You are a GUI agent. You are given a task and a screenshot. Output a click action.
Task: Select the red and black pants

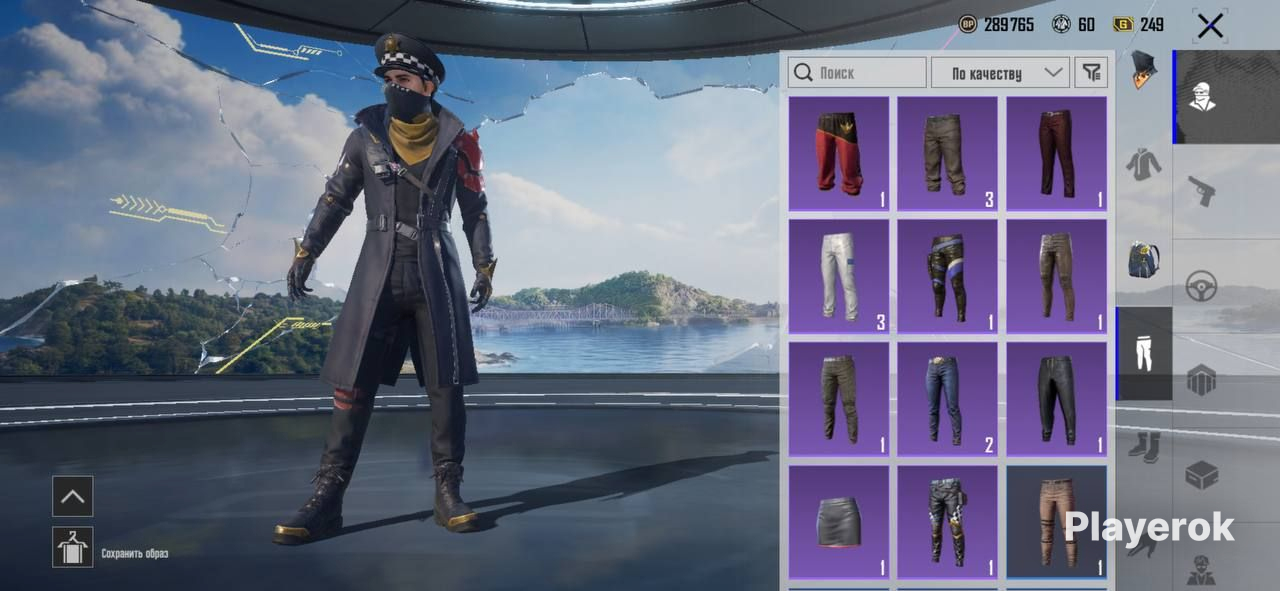tap(838, 153)
